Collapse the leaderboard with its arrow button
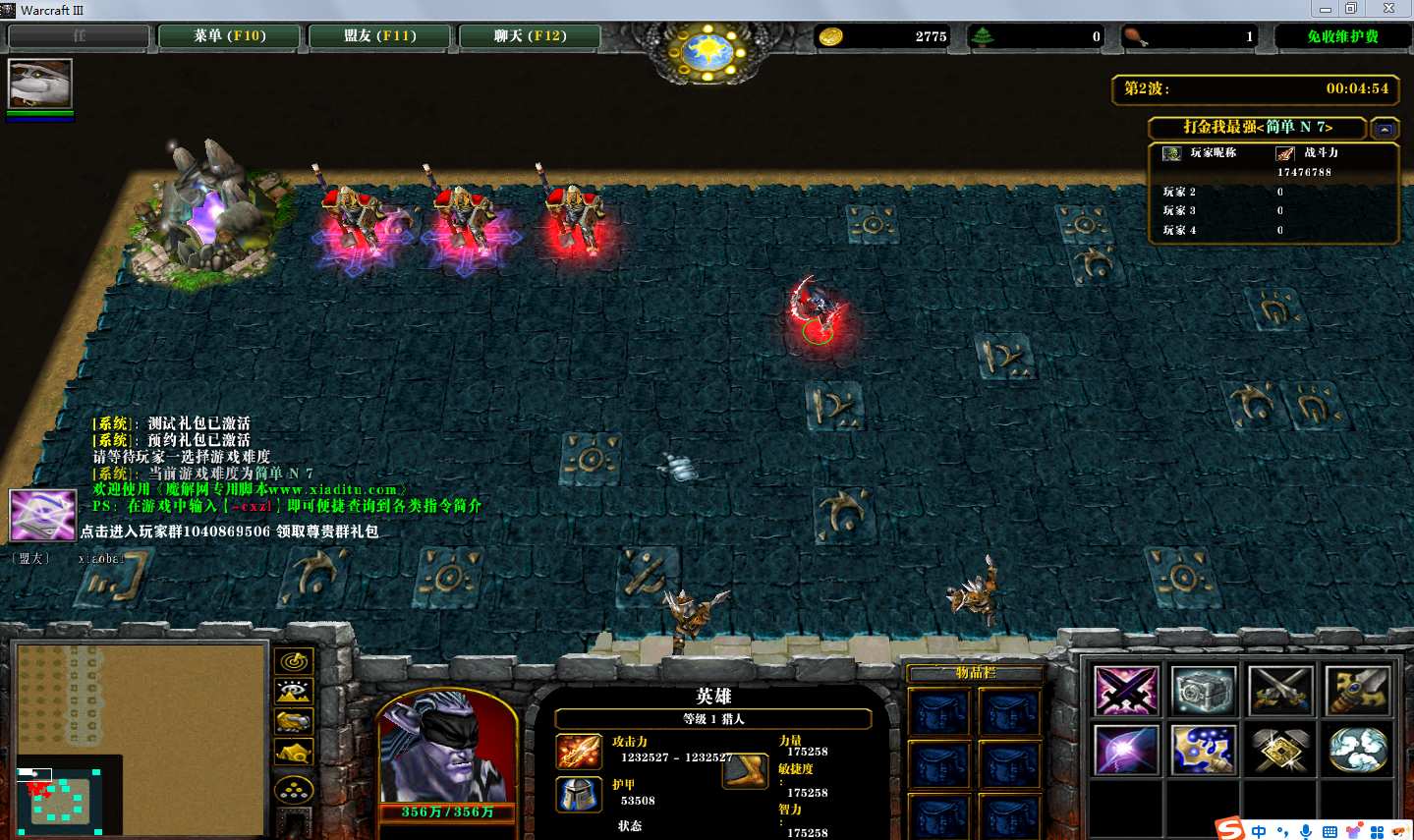This screenshot has height=840, width=1414. click(1385, 129)
